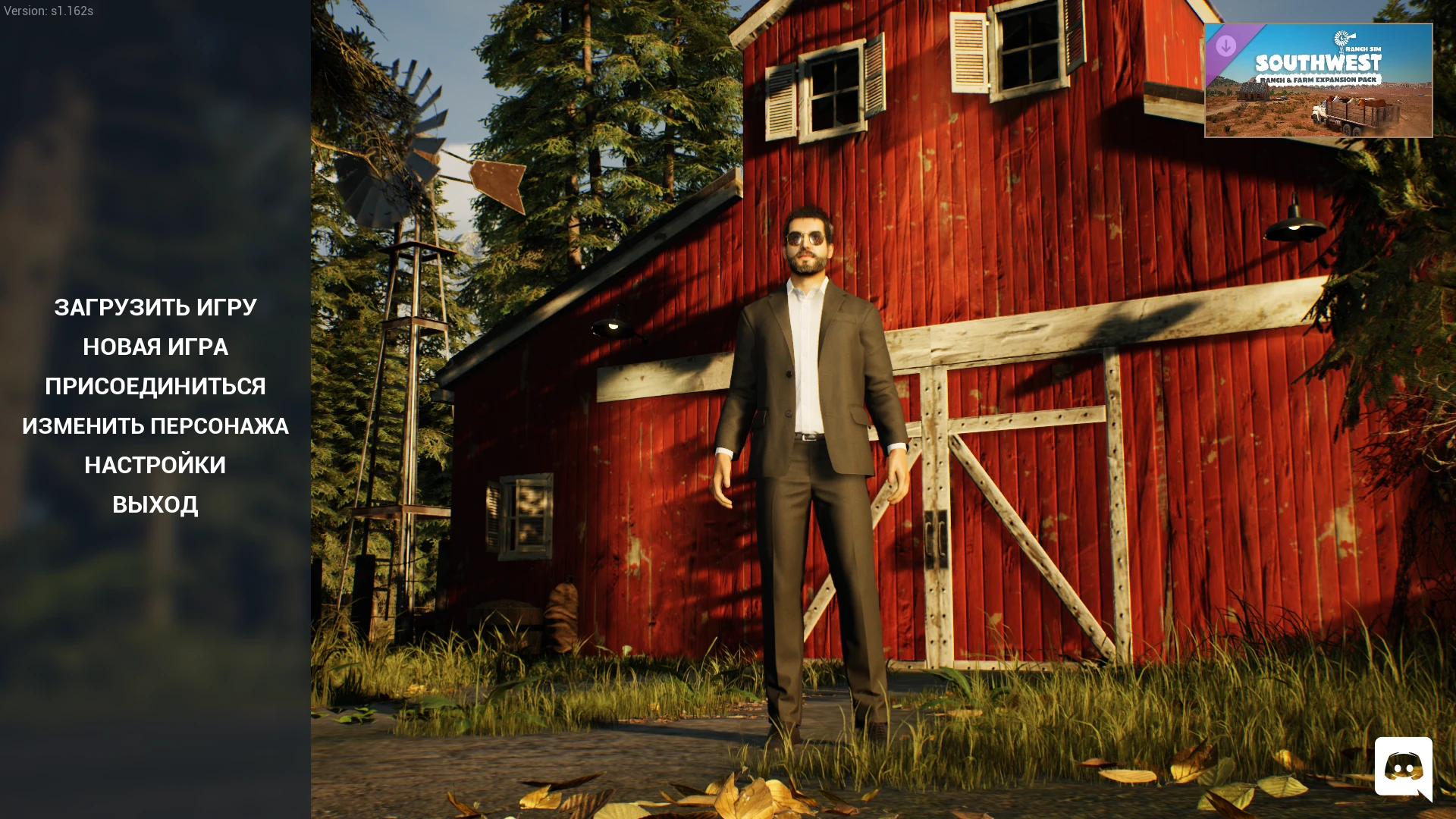Screen dimensions: 1456x819
Task: Select ВЫХОД to exit the game
Action: click(x=155, y=504)
